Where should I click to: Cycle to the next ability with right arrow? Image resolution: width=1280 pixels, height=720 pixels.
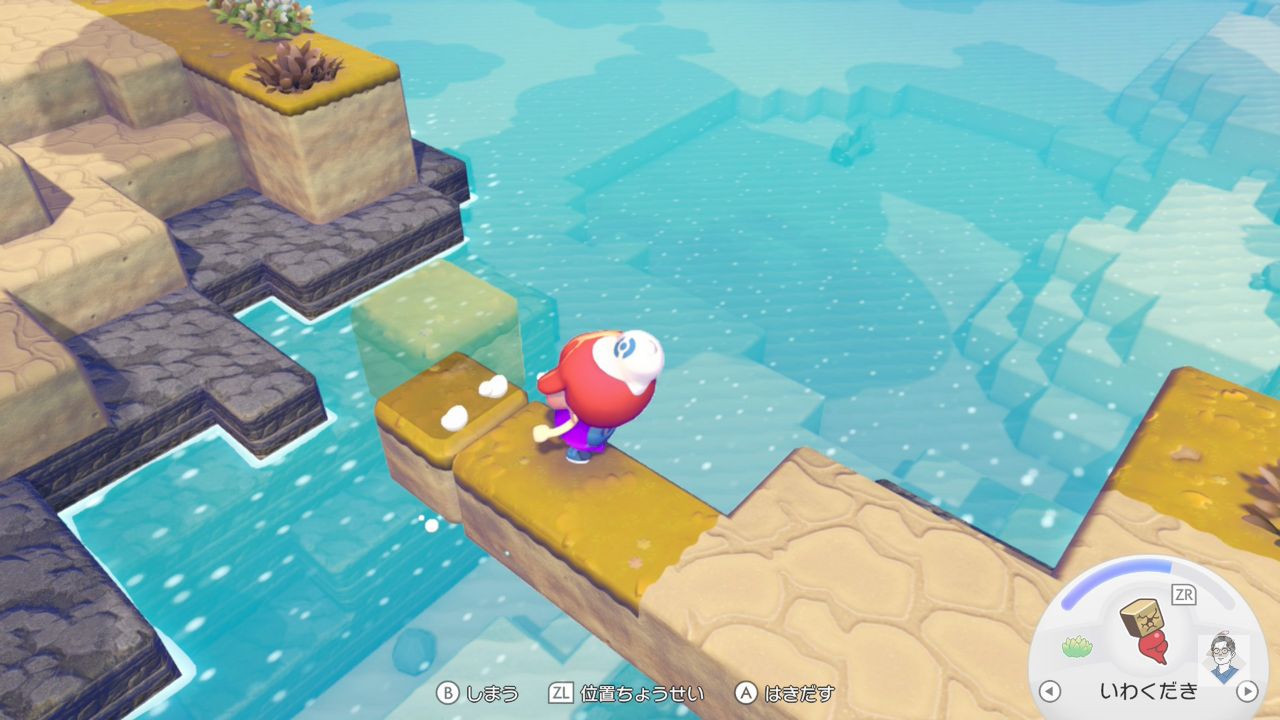(x=1246, y=691)
